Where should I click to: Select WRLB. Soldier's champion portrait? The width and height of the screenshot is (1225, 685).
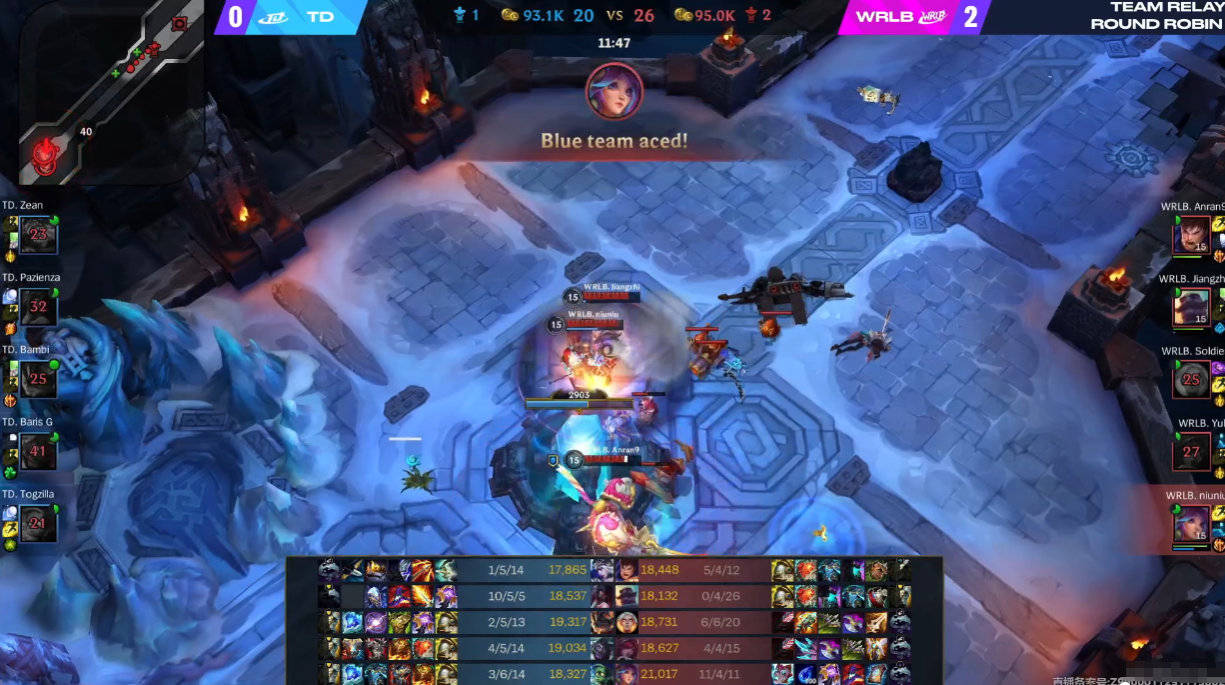[1191, 379]
